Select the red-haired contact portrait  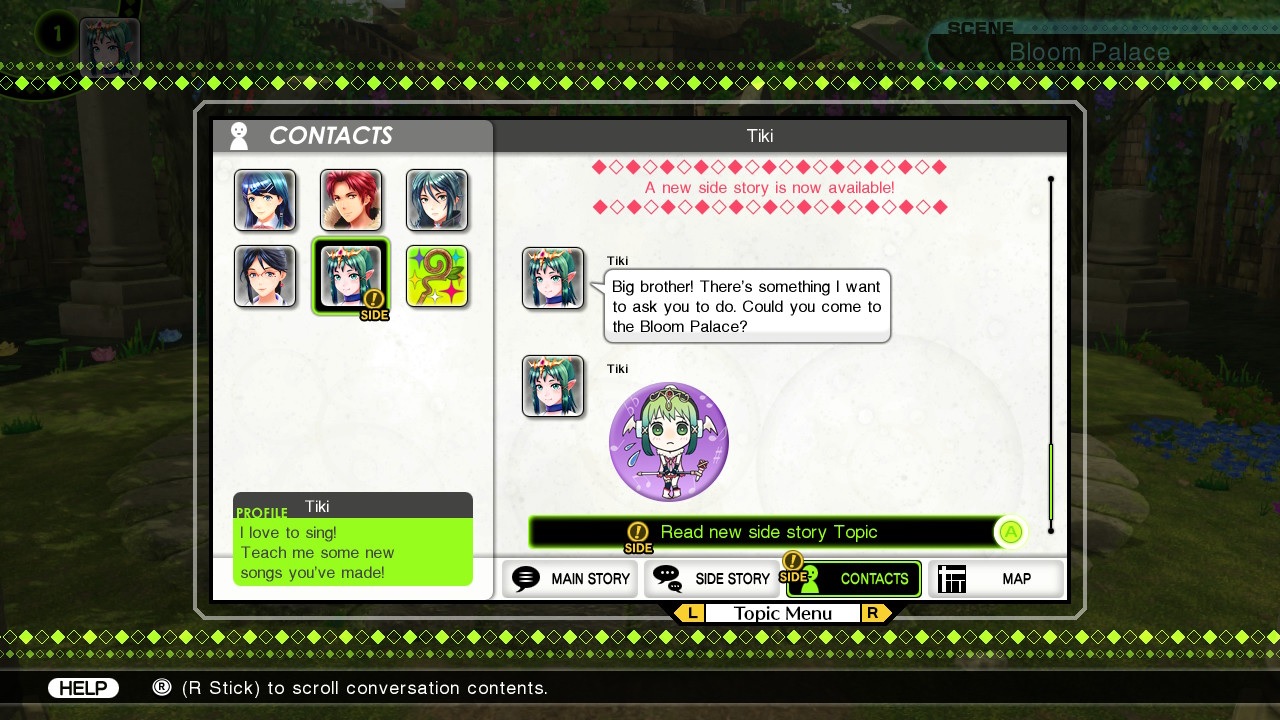(351, 200)
